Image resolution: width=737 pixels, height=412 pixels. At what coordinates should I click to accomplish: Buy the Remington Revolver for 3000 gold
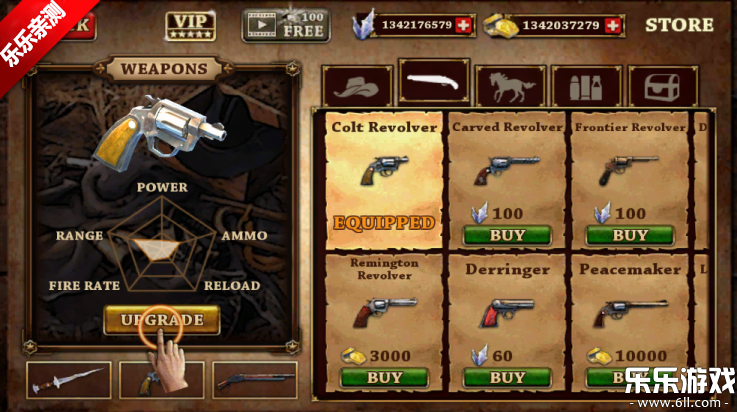(x=384, y=378)
